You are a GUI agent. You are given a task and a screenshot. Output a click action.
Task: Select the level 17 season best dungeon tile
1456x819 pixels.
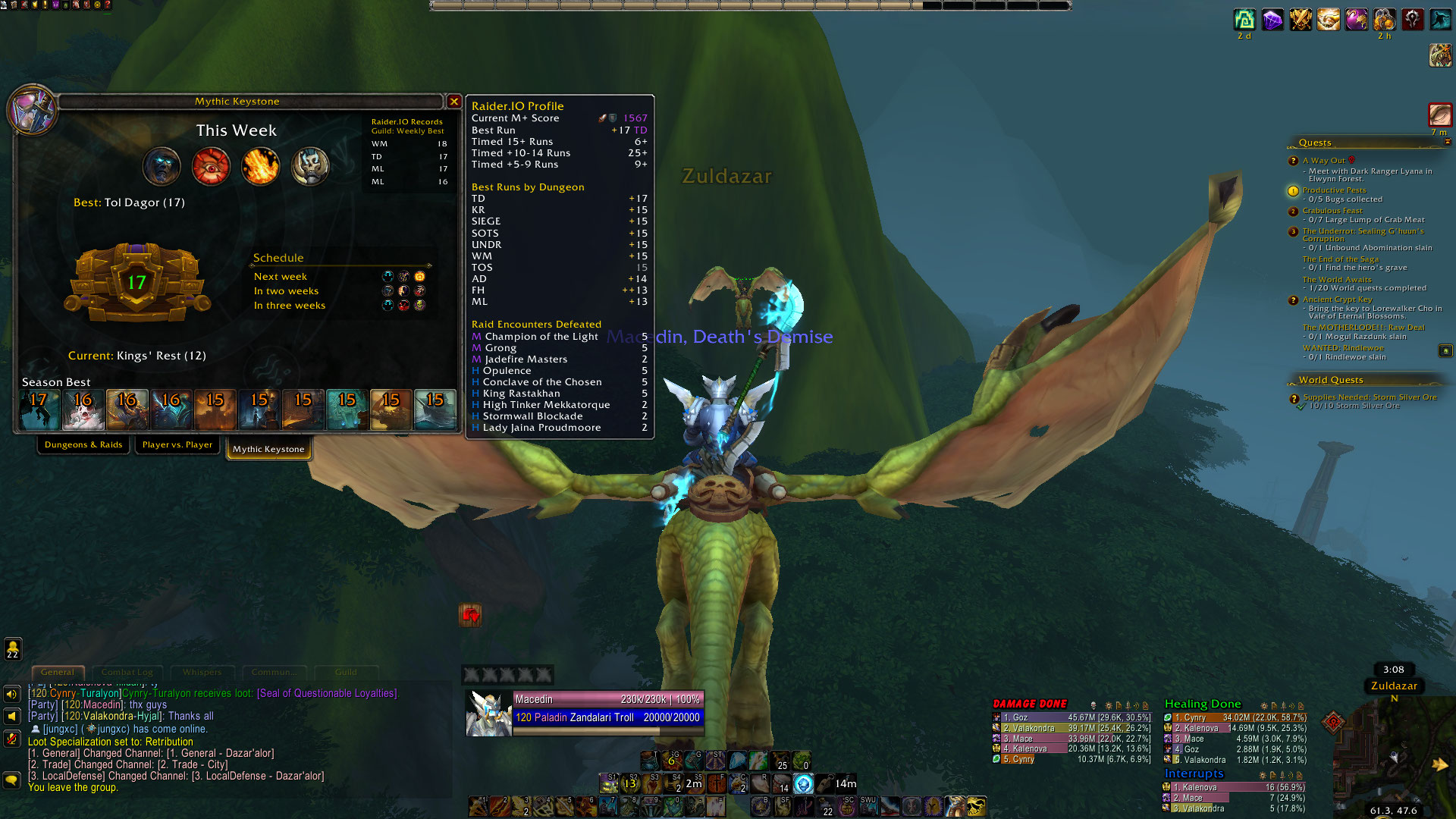click(x=39, y=409)
